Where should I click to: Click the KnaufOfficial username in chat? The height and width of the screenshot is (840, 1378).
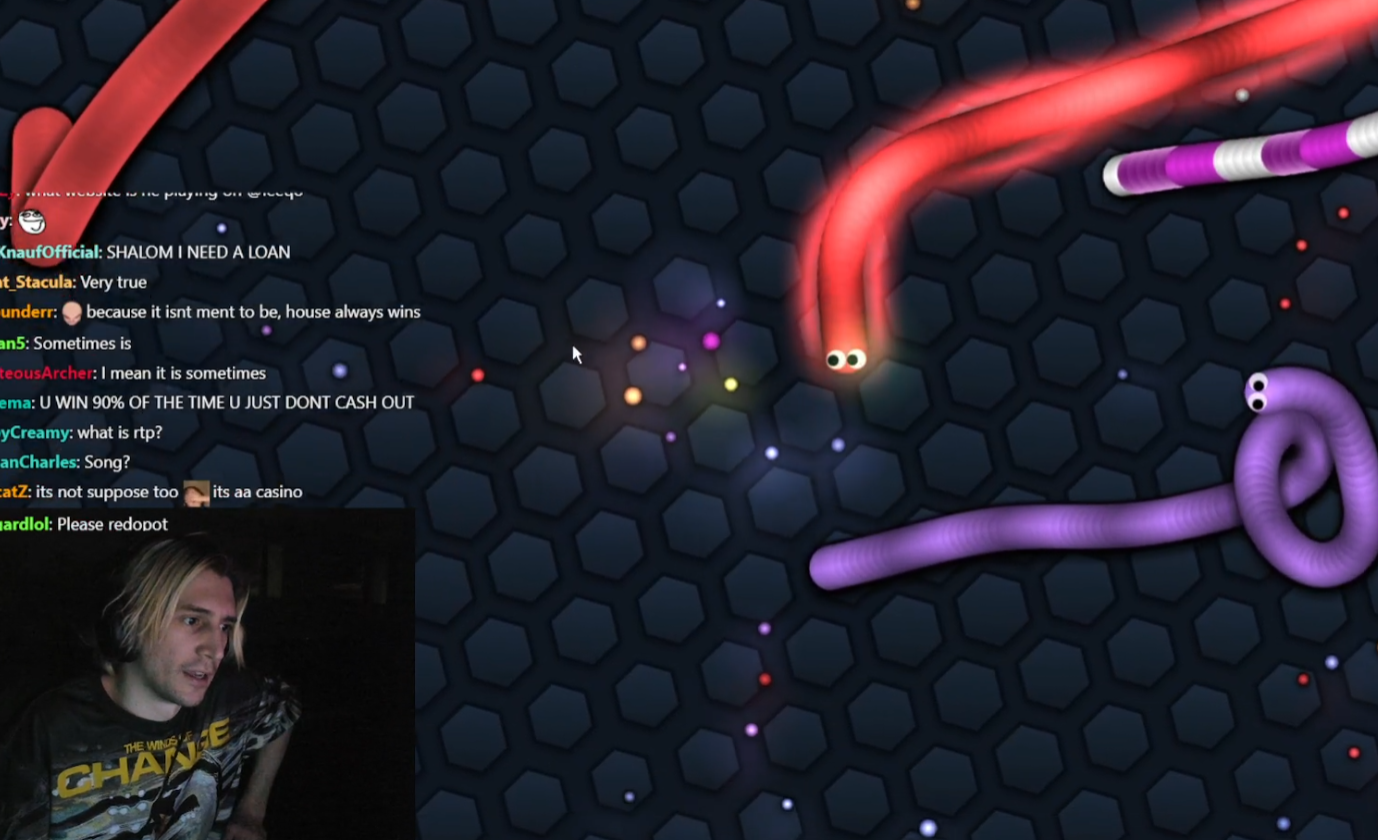click(49, 253)
